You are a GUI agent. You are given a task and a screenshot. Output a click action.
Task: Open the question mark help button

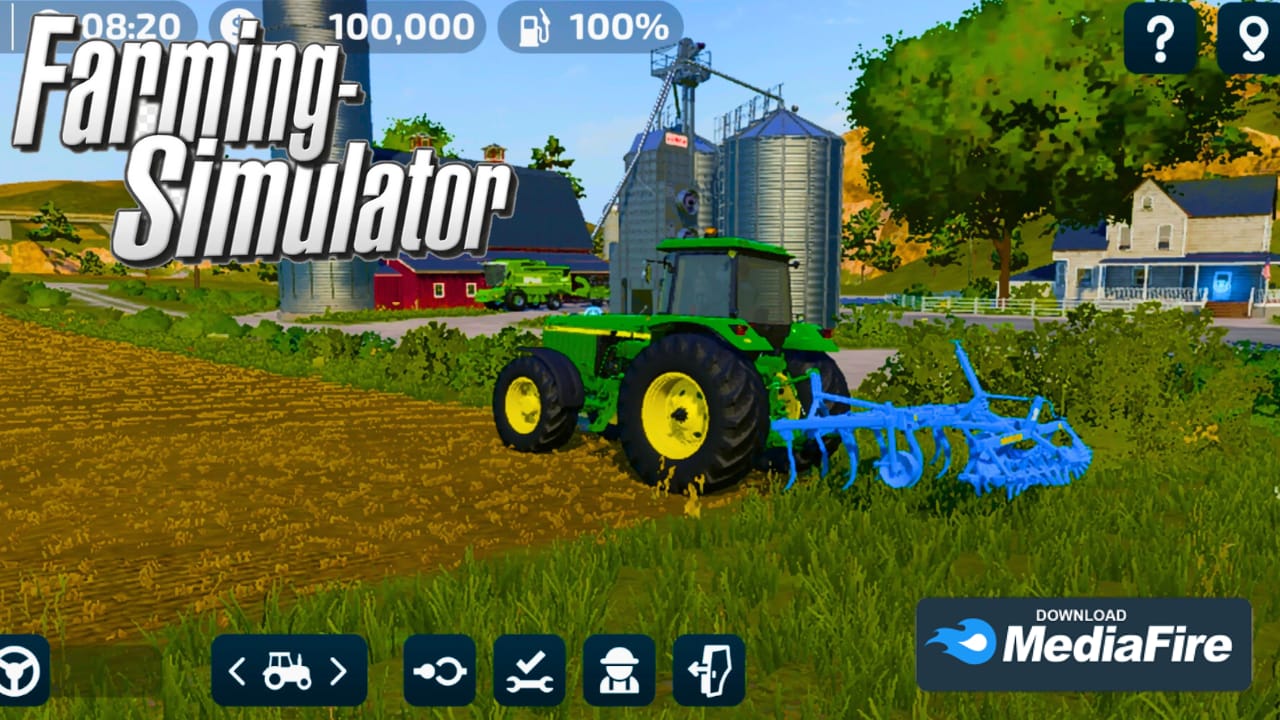1160,38
